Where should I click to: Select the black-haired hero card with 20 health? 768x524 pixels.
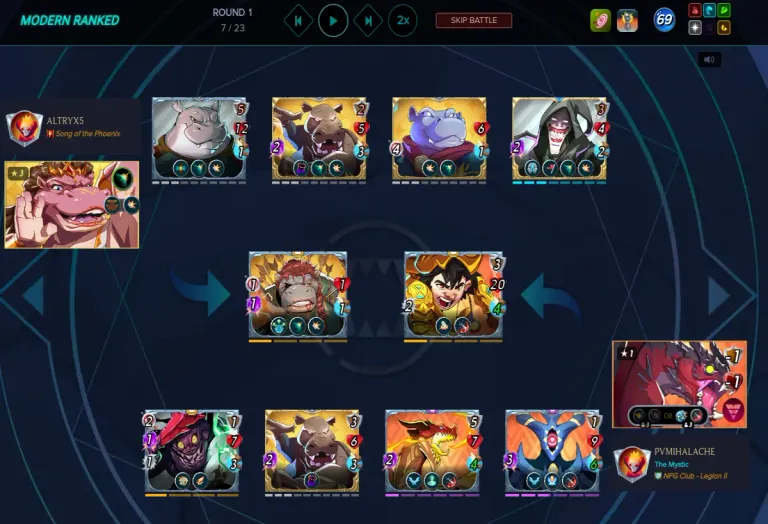tap(453, 293)
